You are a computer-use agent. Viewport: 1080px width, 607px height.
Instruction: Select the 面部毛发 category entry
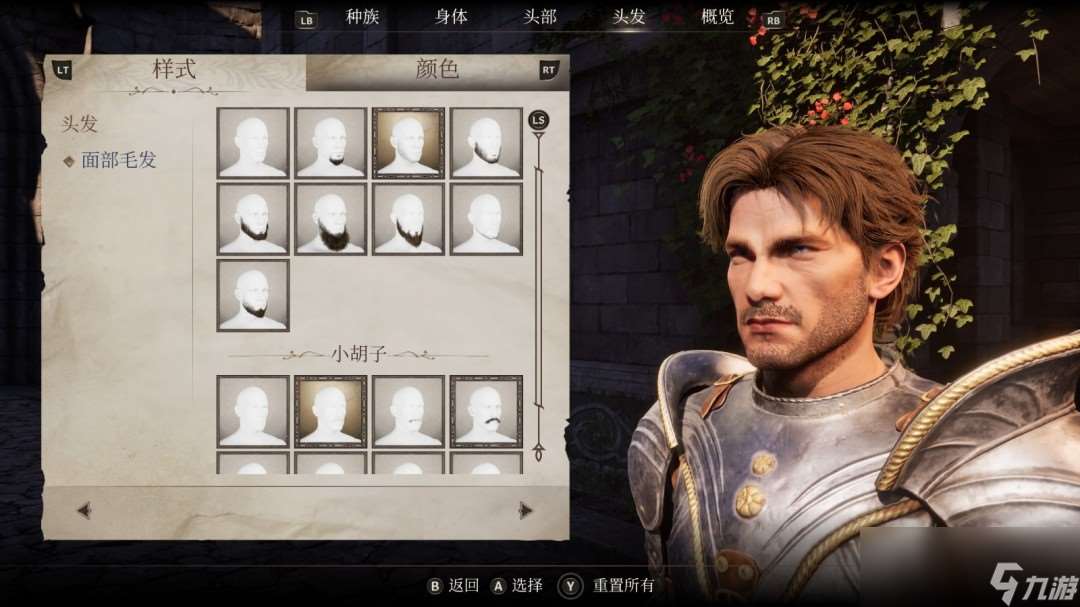[118, 160]
